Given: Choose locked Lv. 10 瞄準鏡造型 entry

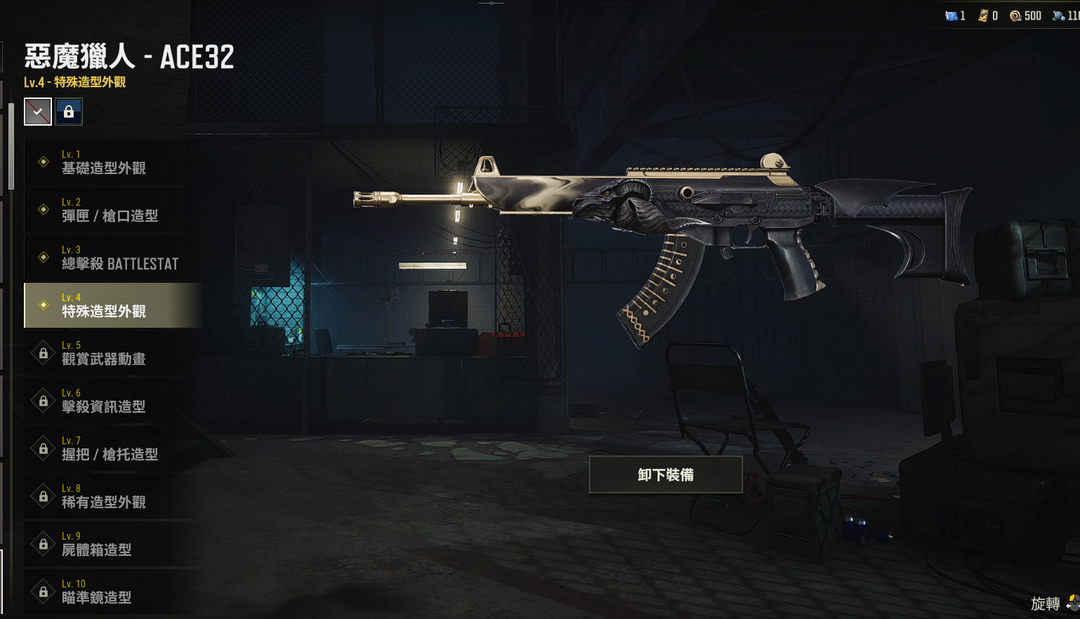Looking at the screenshot, I should coord(112,591).
